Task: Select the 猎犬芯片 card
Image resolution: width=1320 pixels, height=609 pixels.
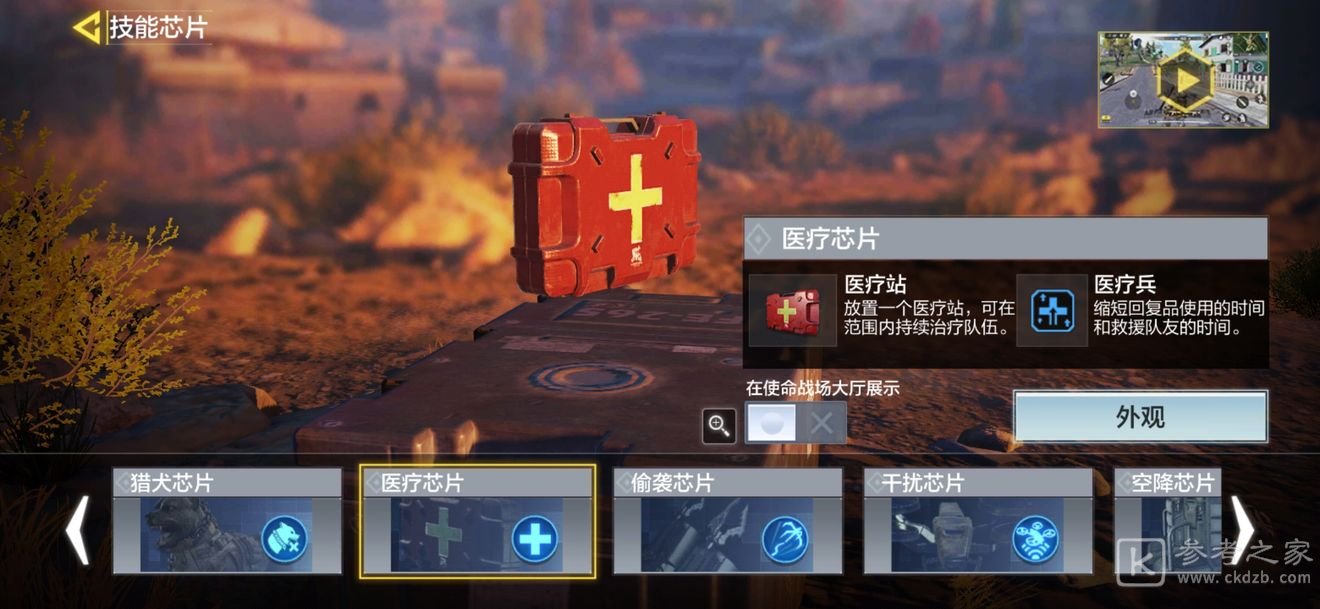Action: 227,521
